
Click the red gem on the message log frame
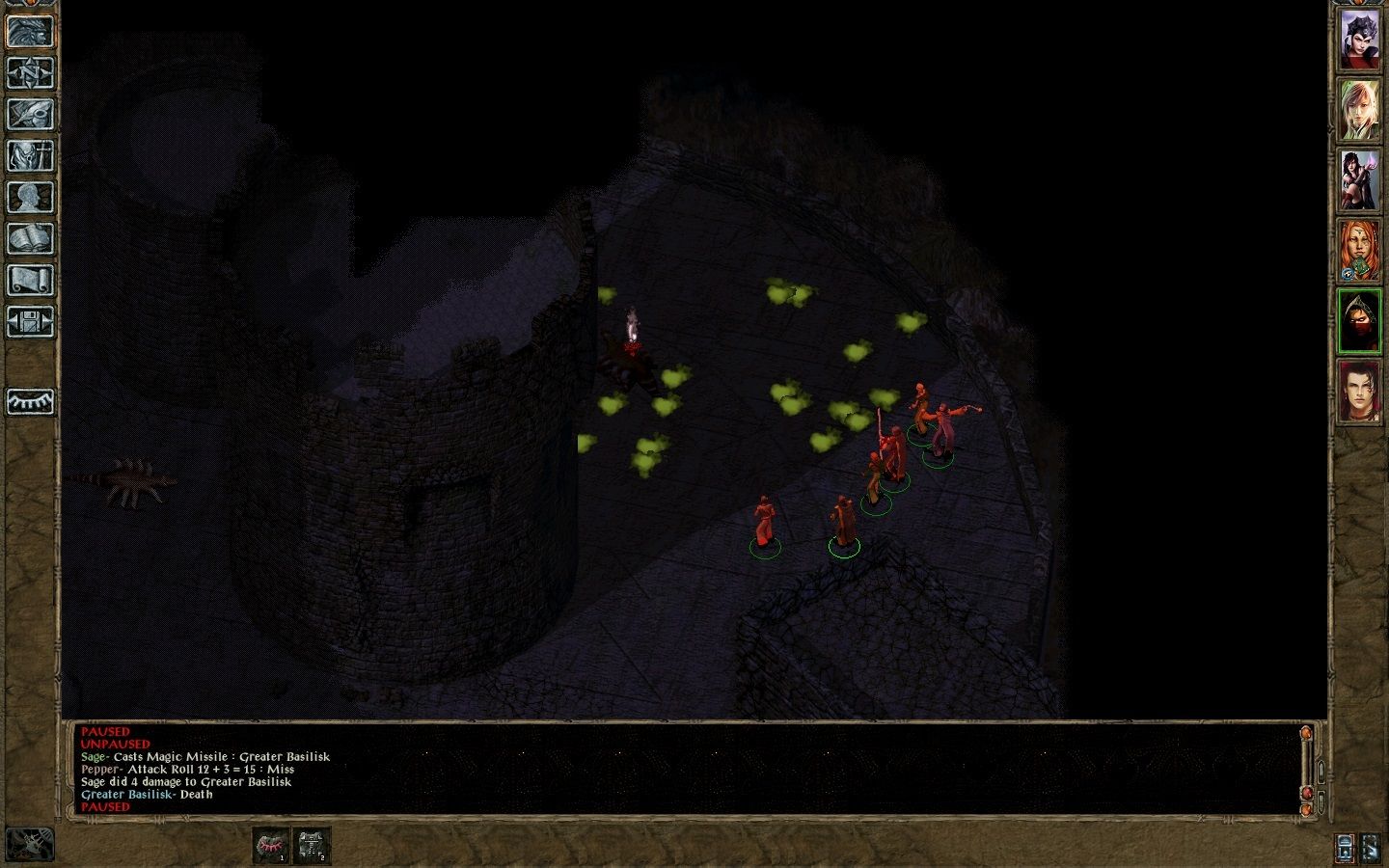(x=1307, y=792)
